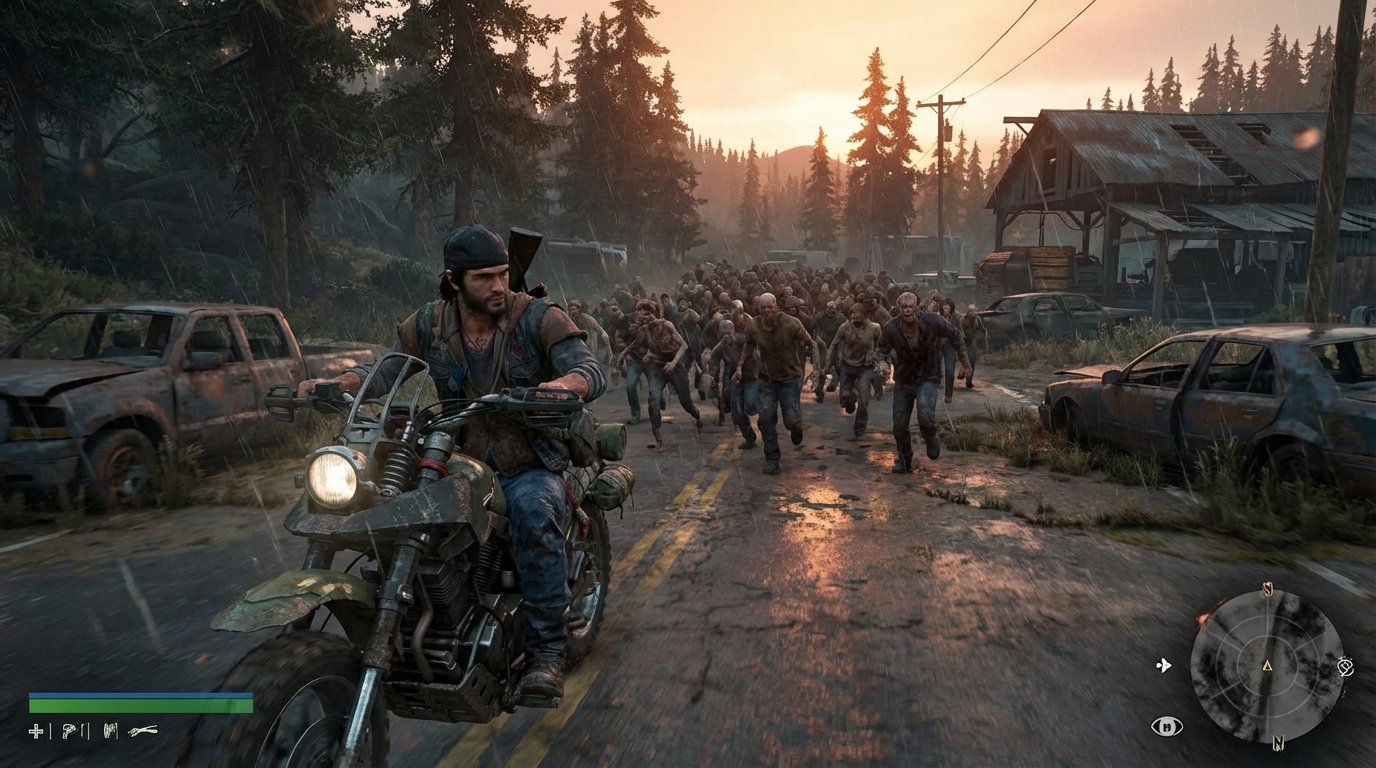Click the South compass marker on the minimap
The image size is (1376, 768).
1267,587
